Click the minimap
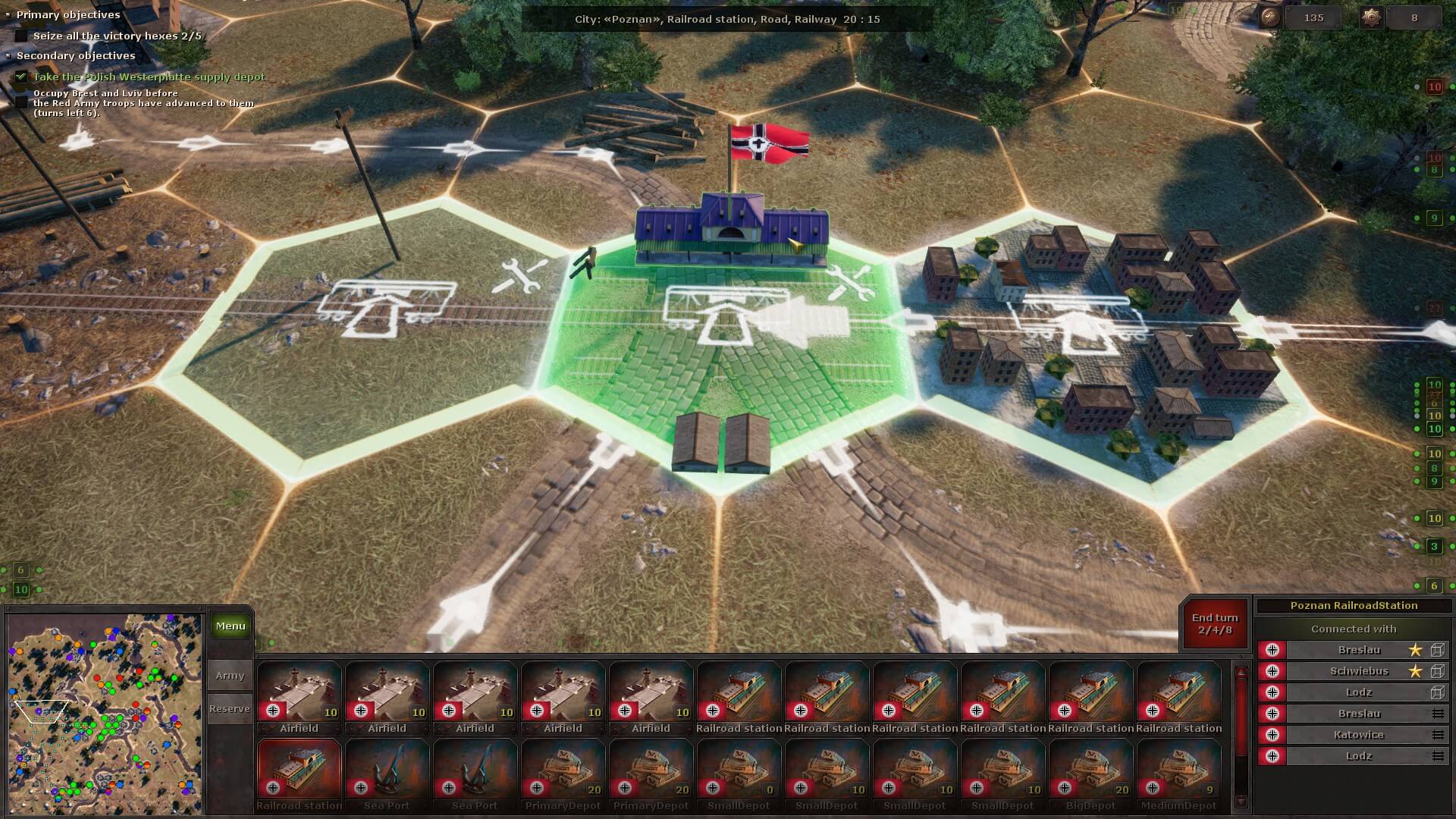This screenshot has width=1456, height=819. [105, 714]
